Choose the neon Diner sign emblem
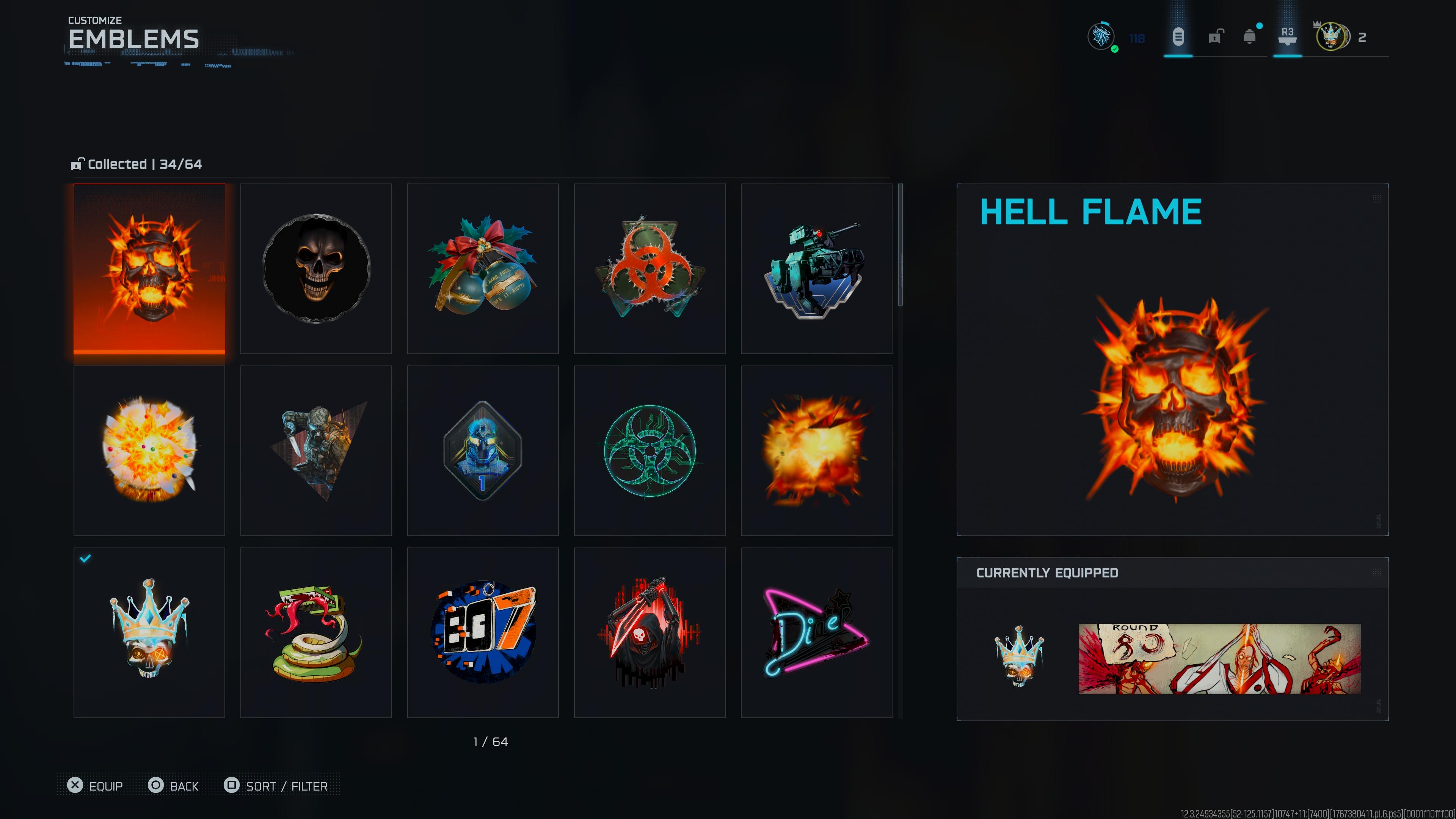Viewport: 1456px width, 819px height. coord(816,632)
